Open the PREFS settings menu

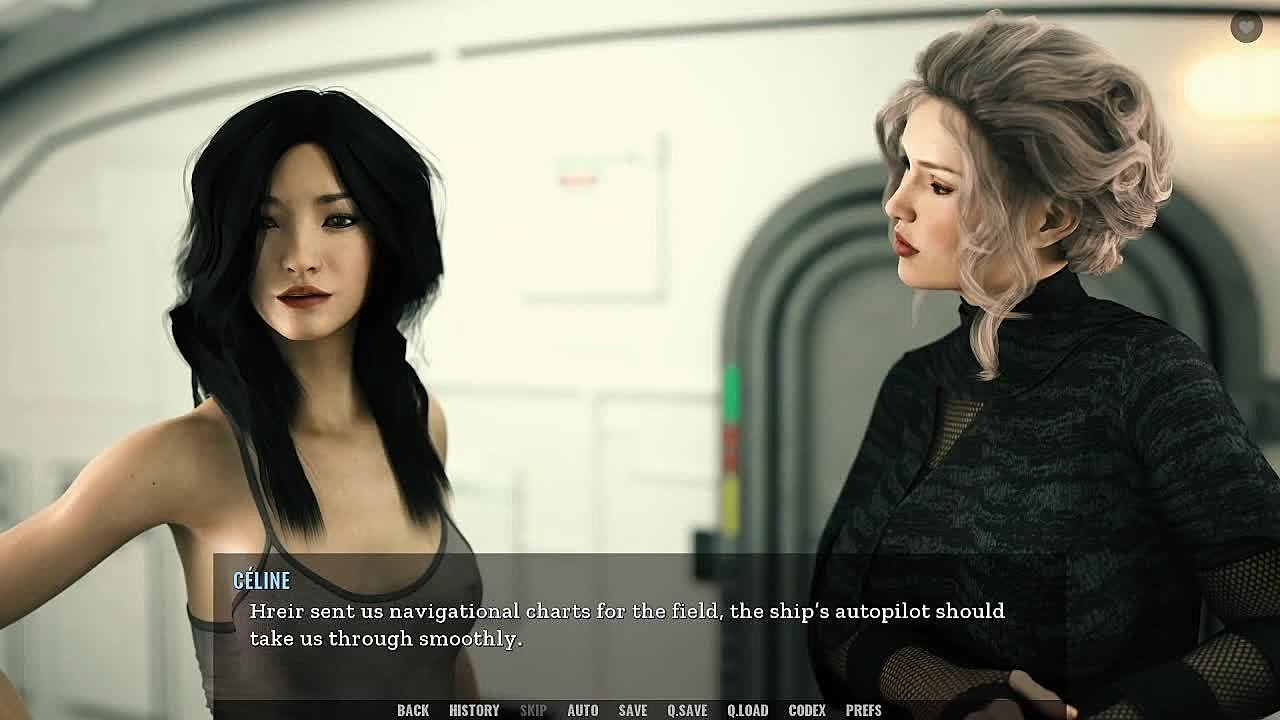tap(864, 710)
